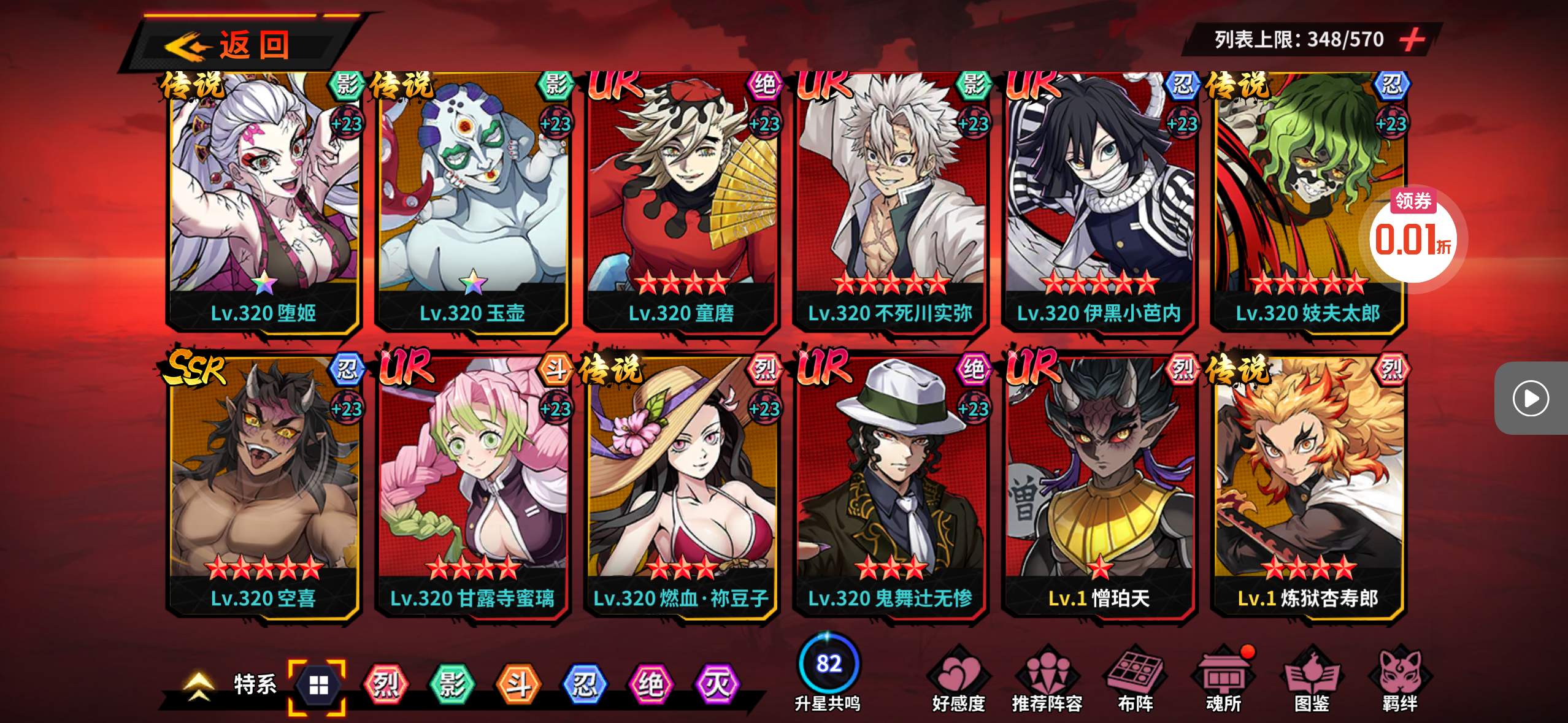This screenshot has width=1568, height=723.
Task: Tap the side play arrow button
Action: [x=1530, y=399]
